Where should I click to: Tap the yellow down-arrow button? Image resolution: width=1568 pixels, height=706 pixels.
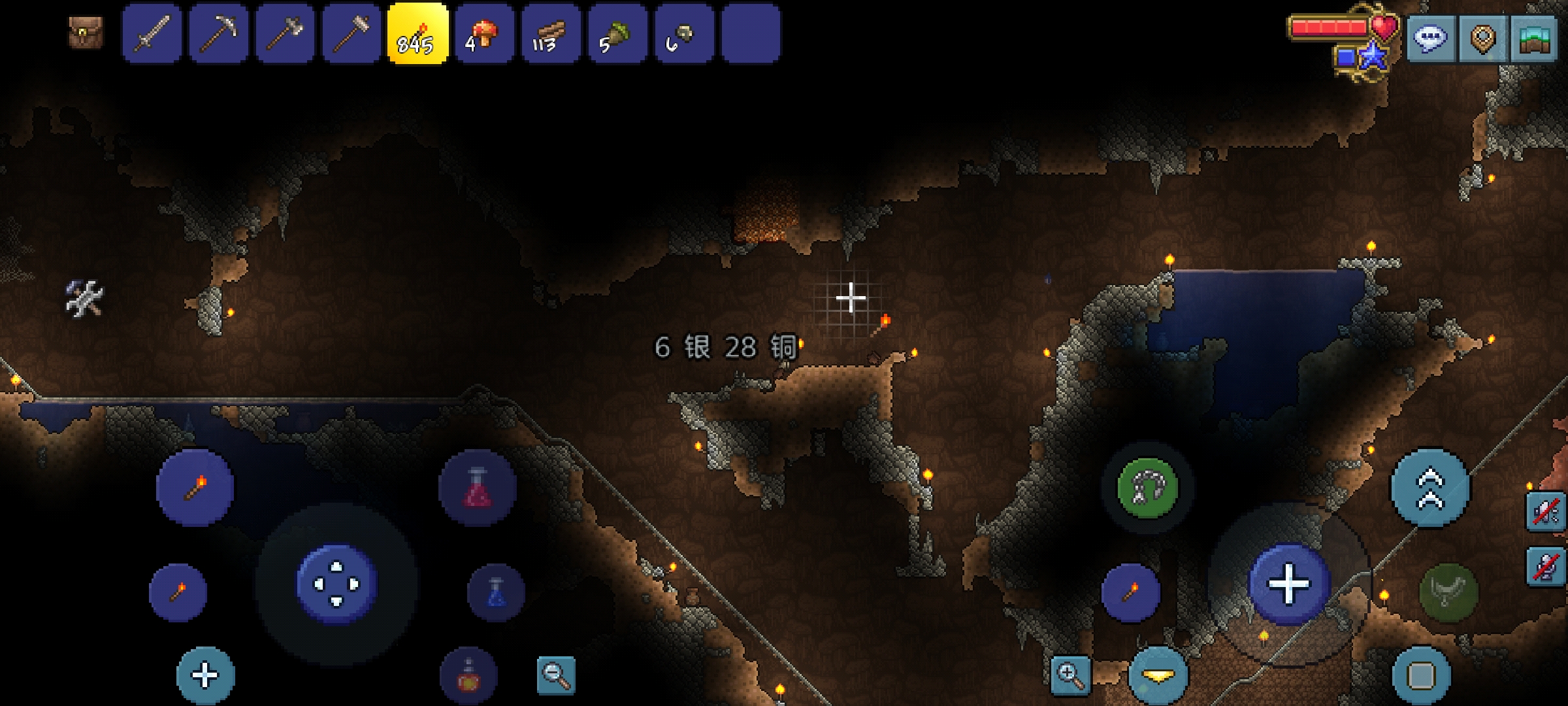click(1158, 675)
